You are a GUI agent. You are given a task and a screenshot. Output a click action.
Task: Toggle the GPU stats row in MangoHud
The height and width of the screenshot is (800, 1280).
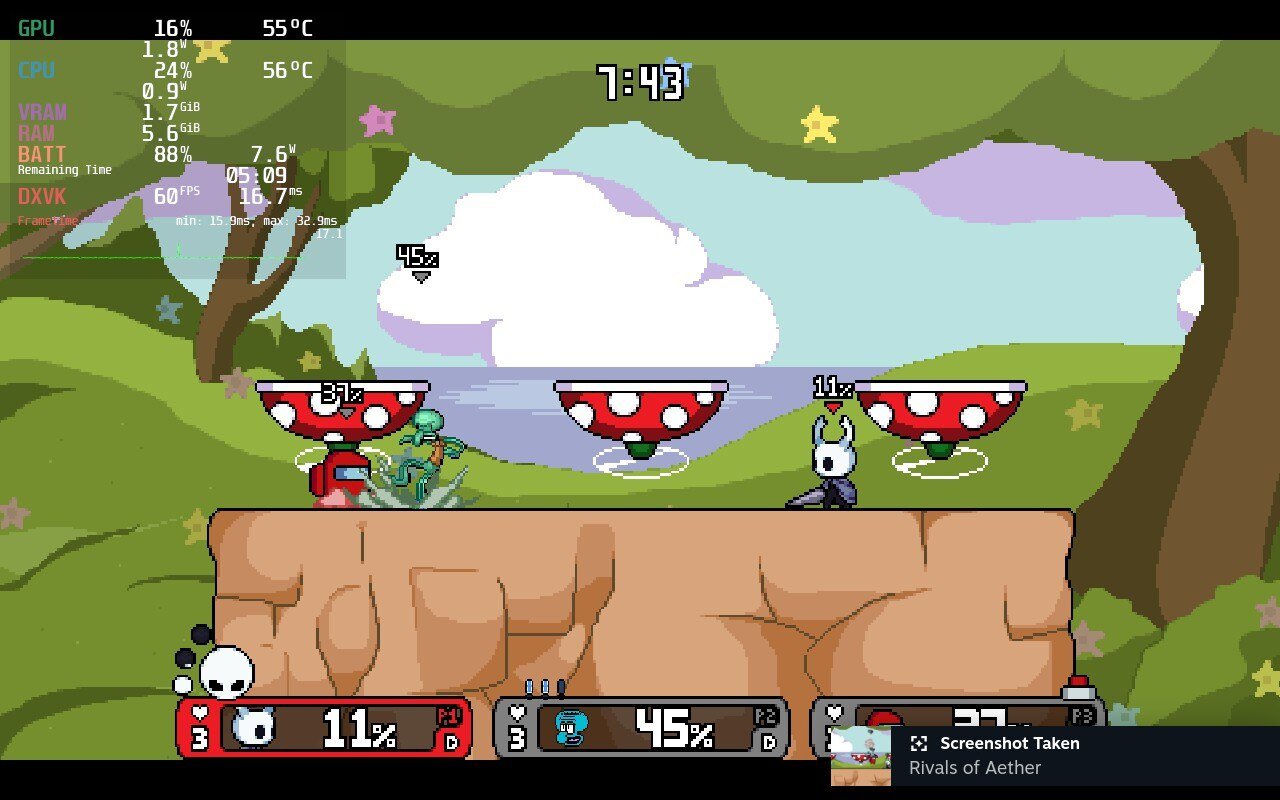38,28
